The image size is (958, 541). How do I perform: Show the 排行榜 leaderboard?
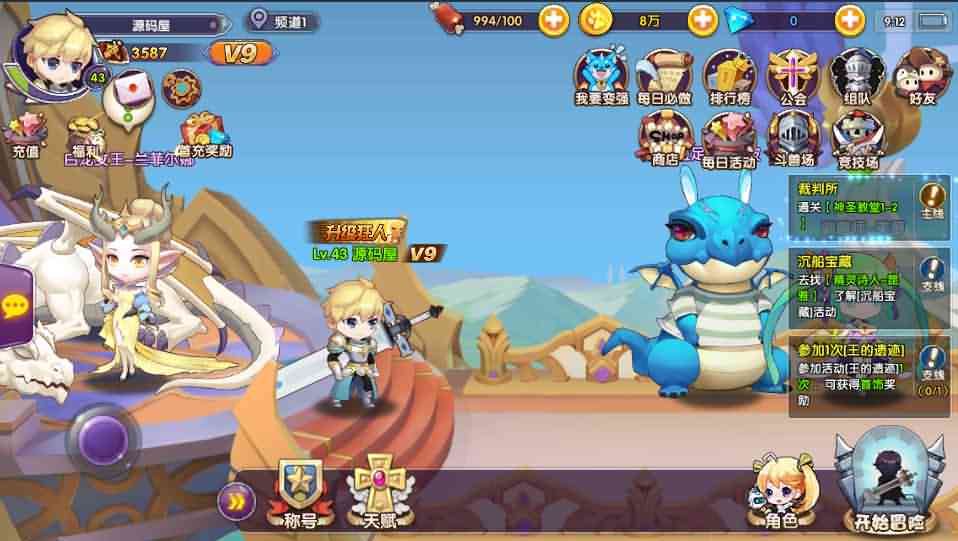pyautogui.click(x=729, y=77)
